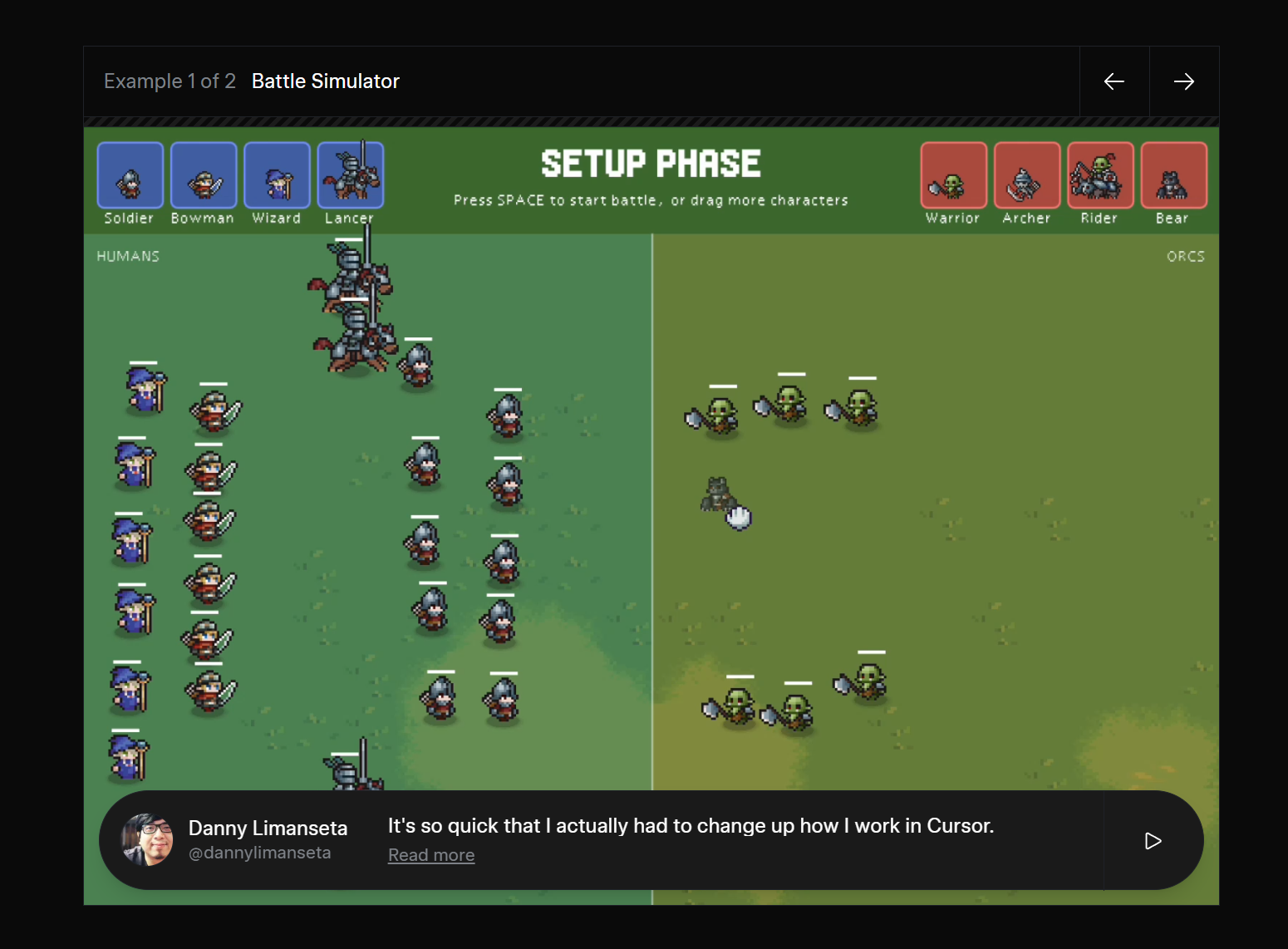
Task: Click Danny Limanseta's profile photo
Action: 148,839
